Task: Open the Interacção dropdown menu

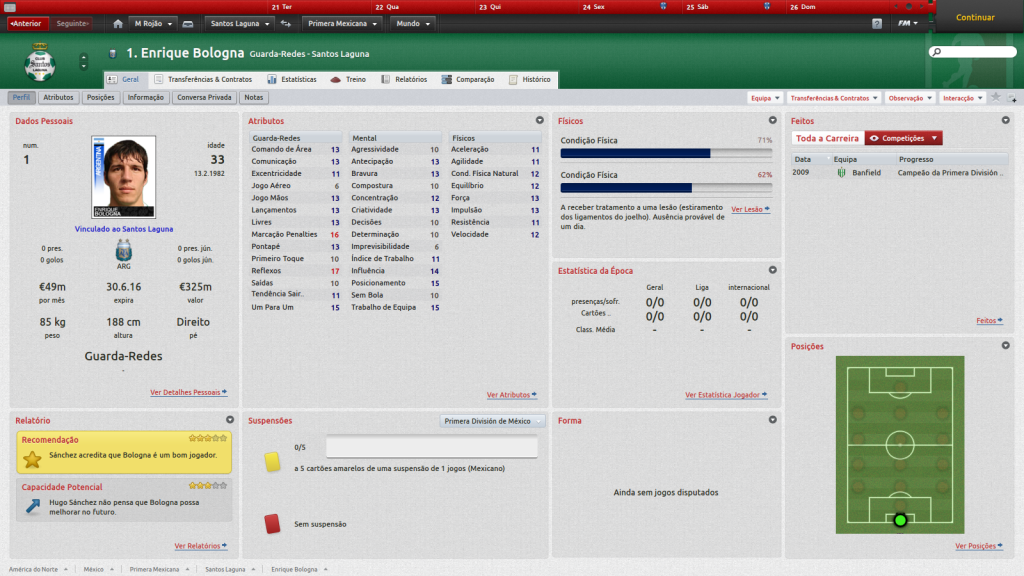Action: (x=963, y=98)
